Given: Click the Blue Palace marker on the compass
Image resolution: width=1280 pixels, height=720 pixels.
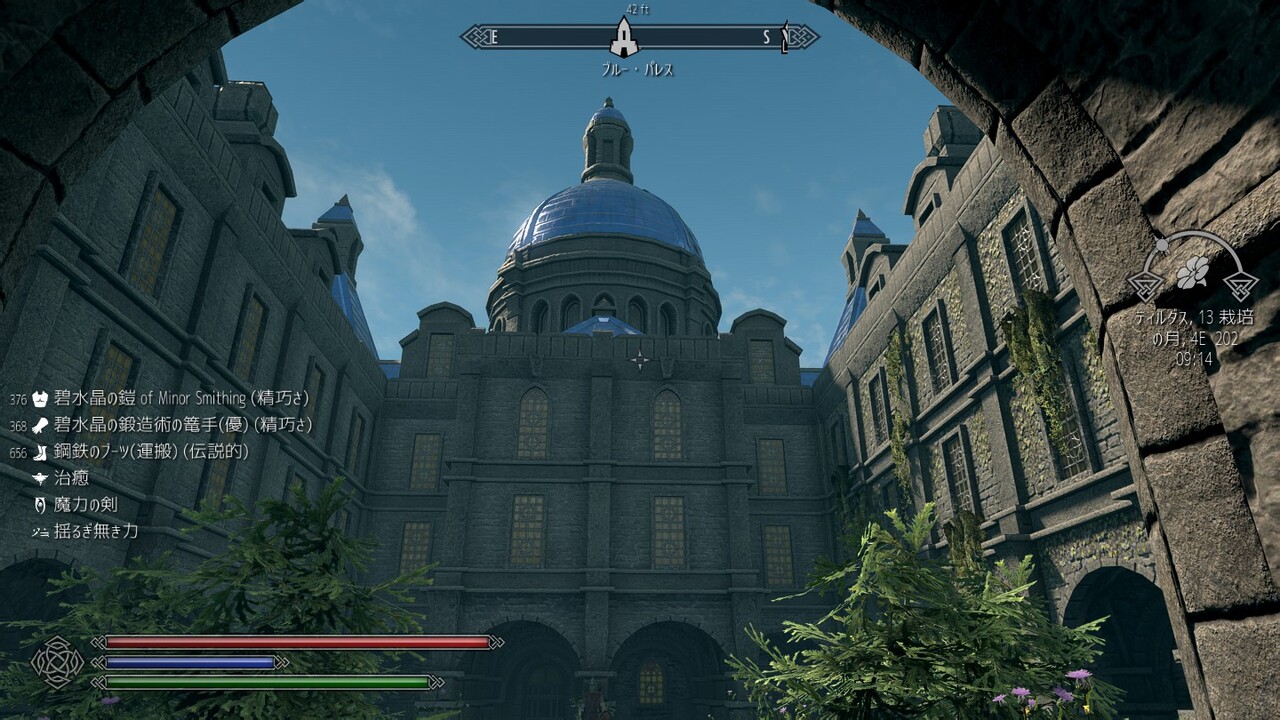Looking at the screenshot, I should [624, 38].
